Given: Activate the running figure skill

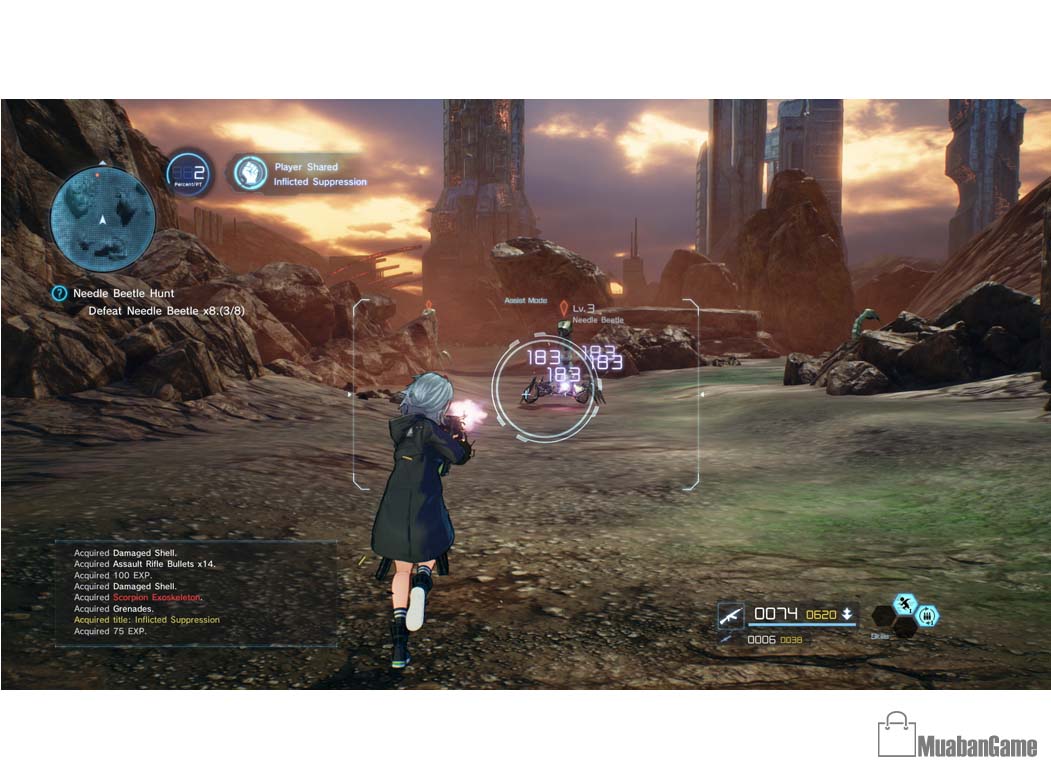Looking at the screenshot, I should click(x=905, y=603).
